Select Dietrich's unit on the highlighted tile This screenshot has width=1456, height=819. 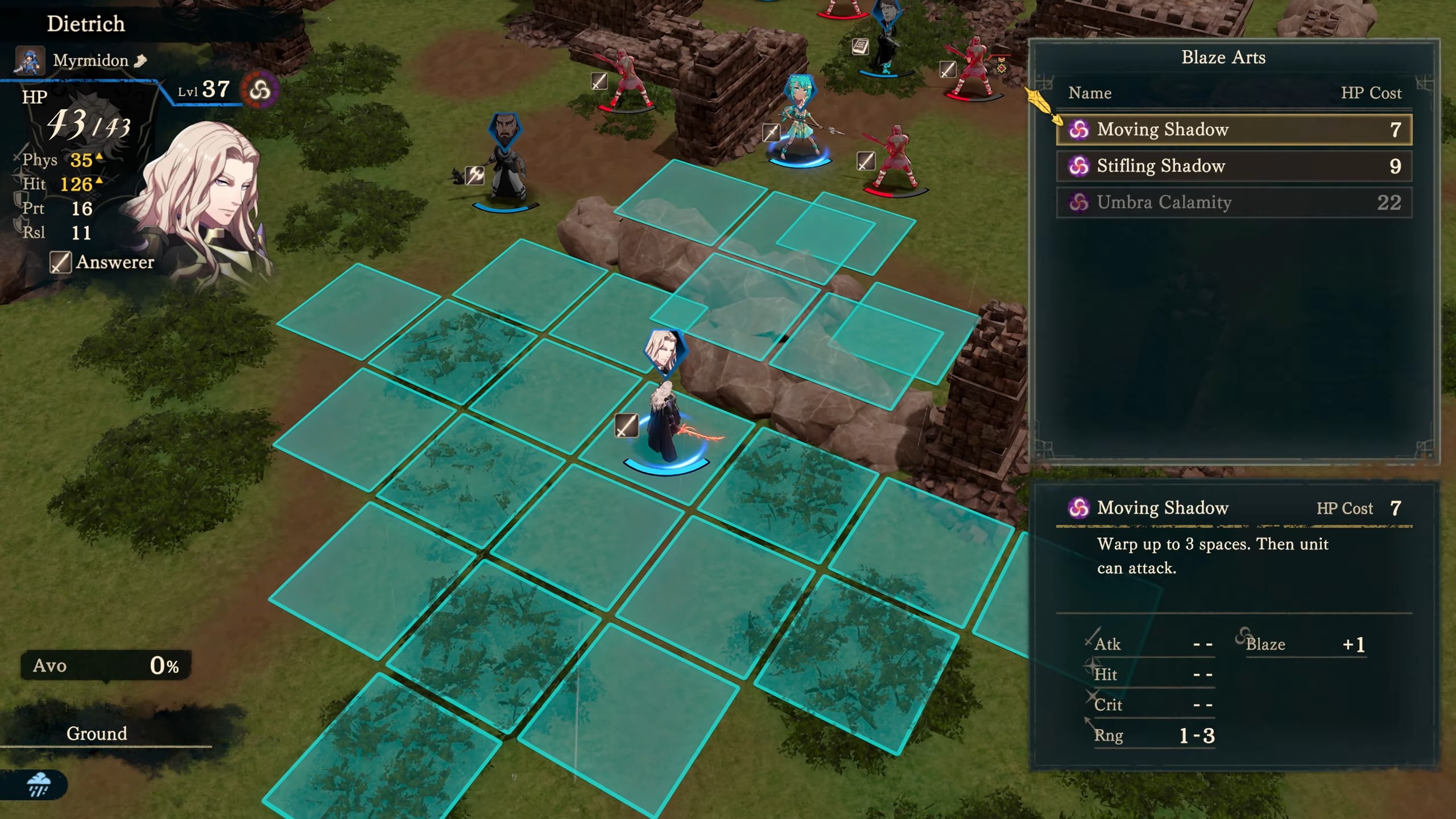pyautogui.click(x=665, y=424)
